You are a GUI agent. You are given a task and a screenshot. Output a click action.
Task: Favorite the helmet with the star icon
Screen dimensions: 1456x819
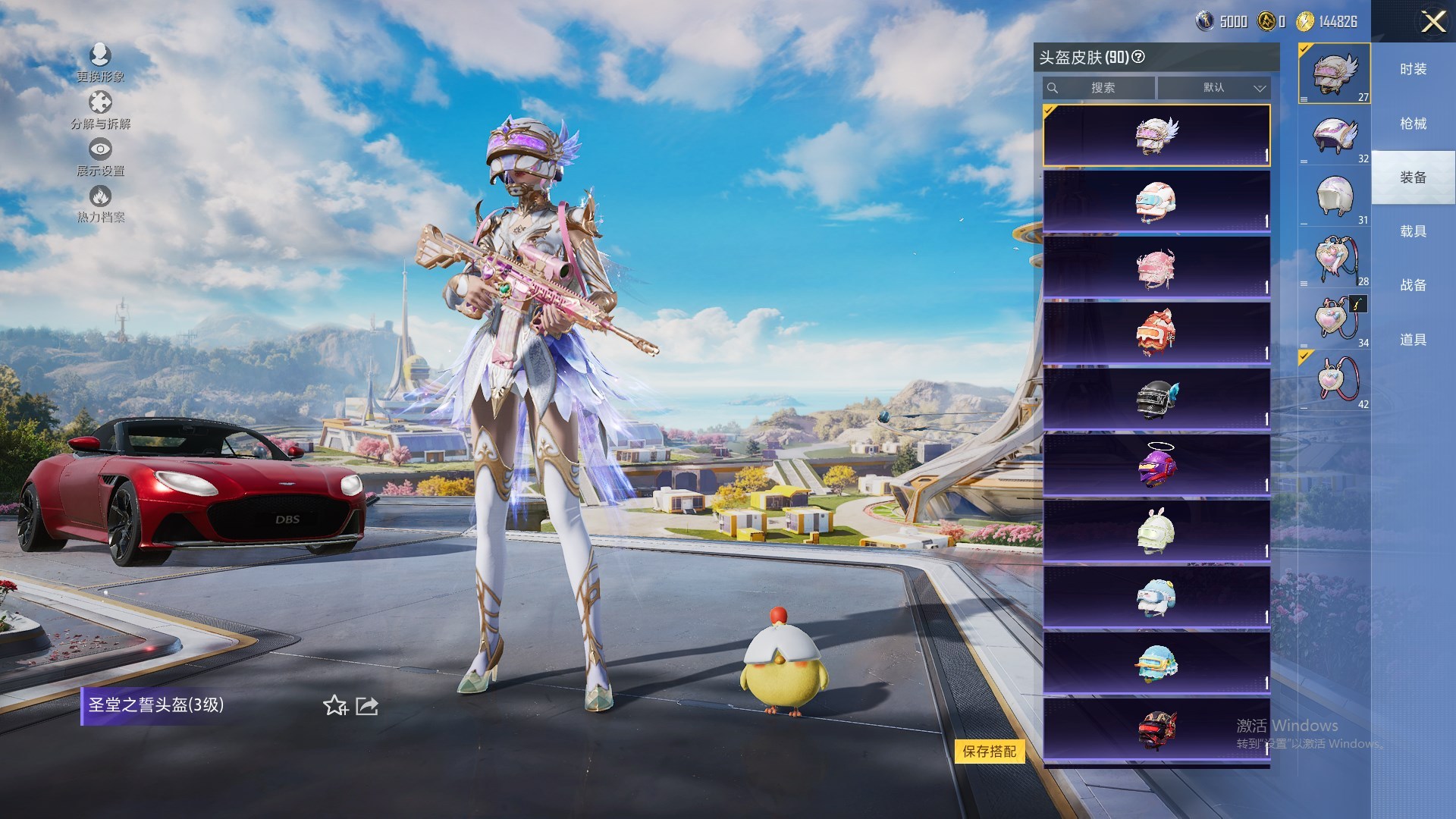click(x=335, y=706)
